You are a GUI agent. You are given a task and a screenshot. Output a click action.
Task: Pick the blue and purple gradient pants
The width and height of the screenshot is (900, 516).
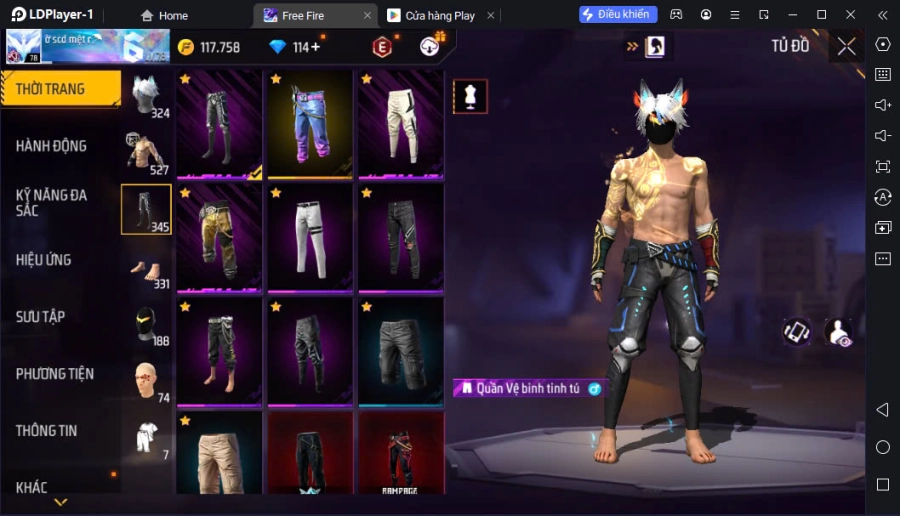coord(310,124)
